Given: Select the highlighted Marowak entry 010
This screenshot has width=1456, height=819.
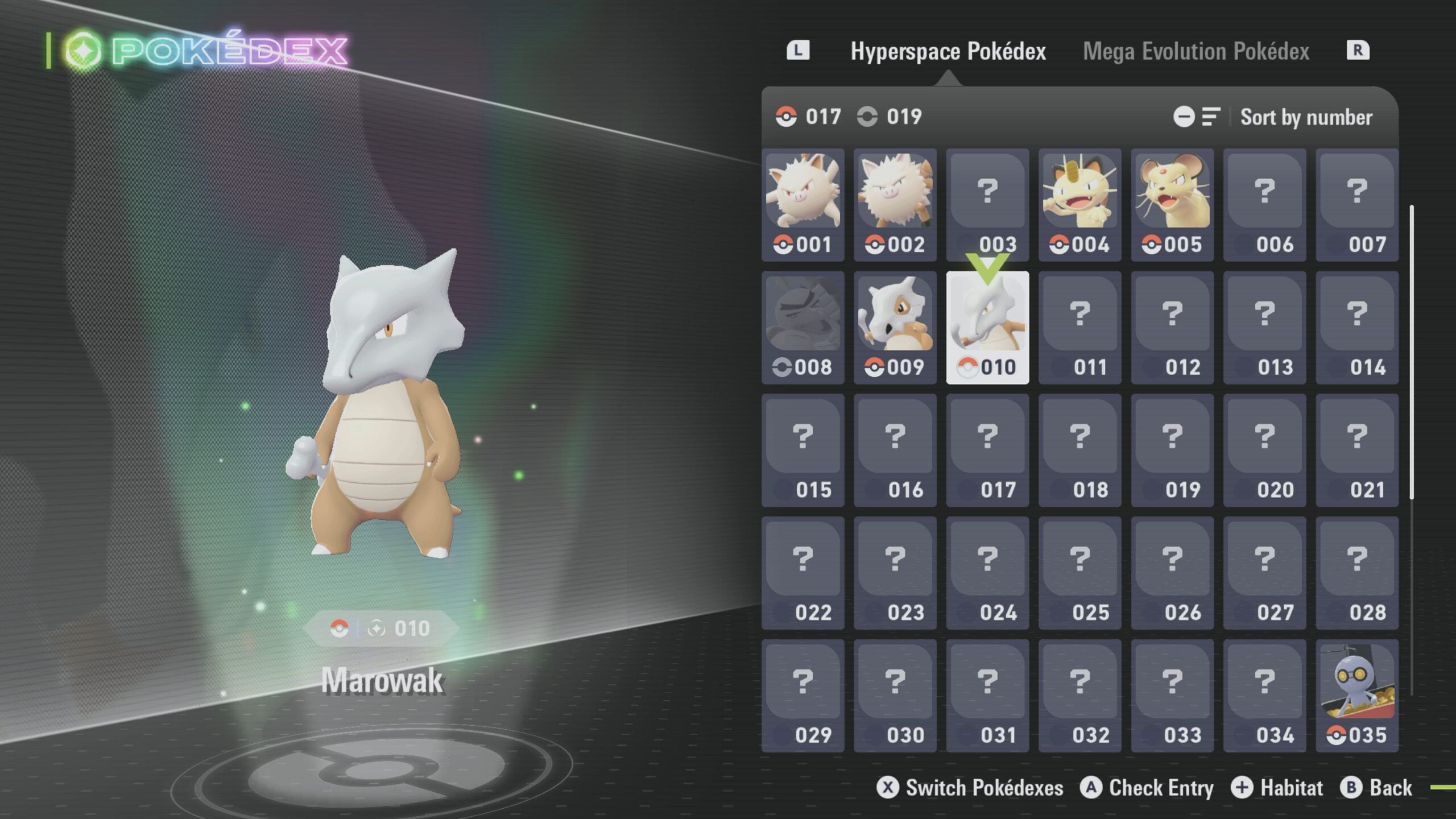Looking at the screenshot, I should coord(987,328).
